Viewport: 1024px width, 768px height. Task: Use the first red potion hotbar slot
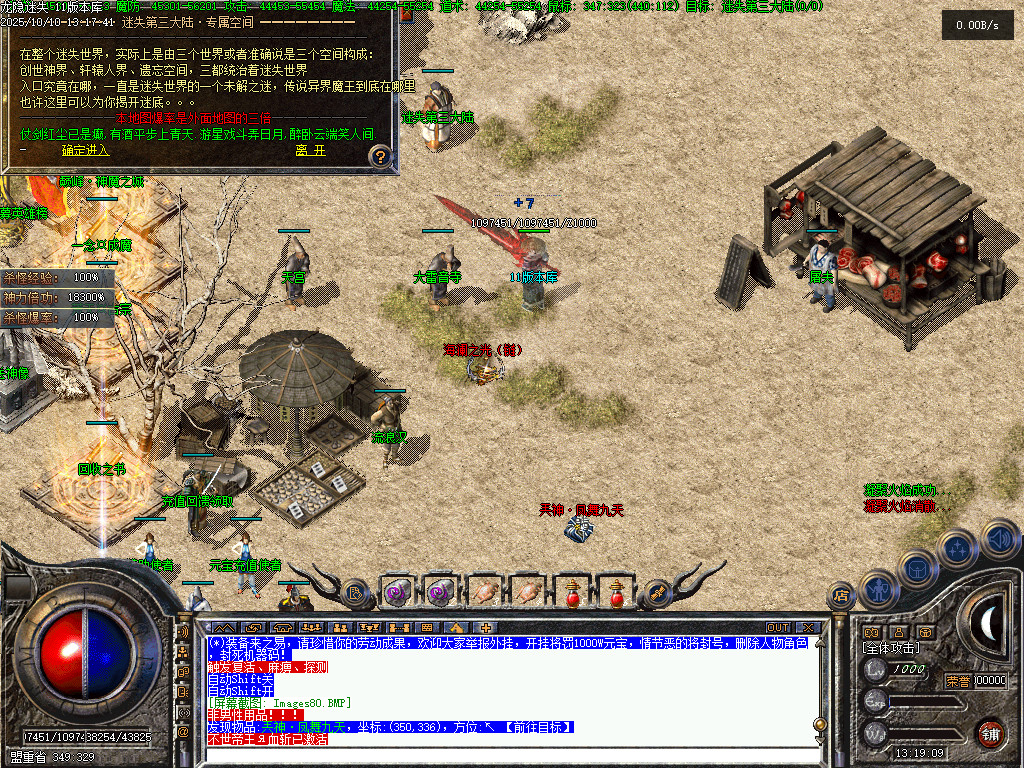point(571,592)
